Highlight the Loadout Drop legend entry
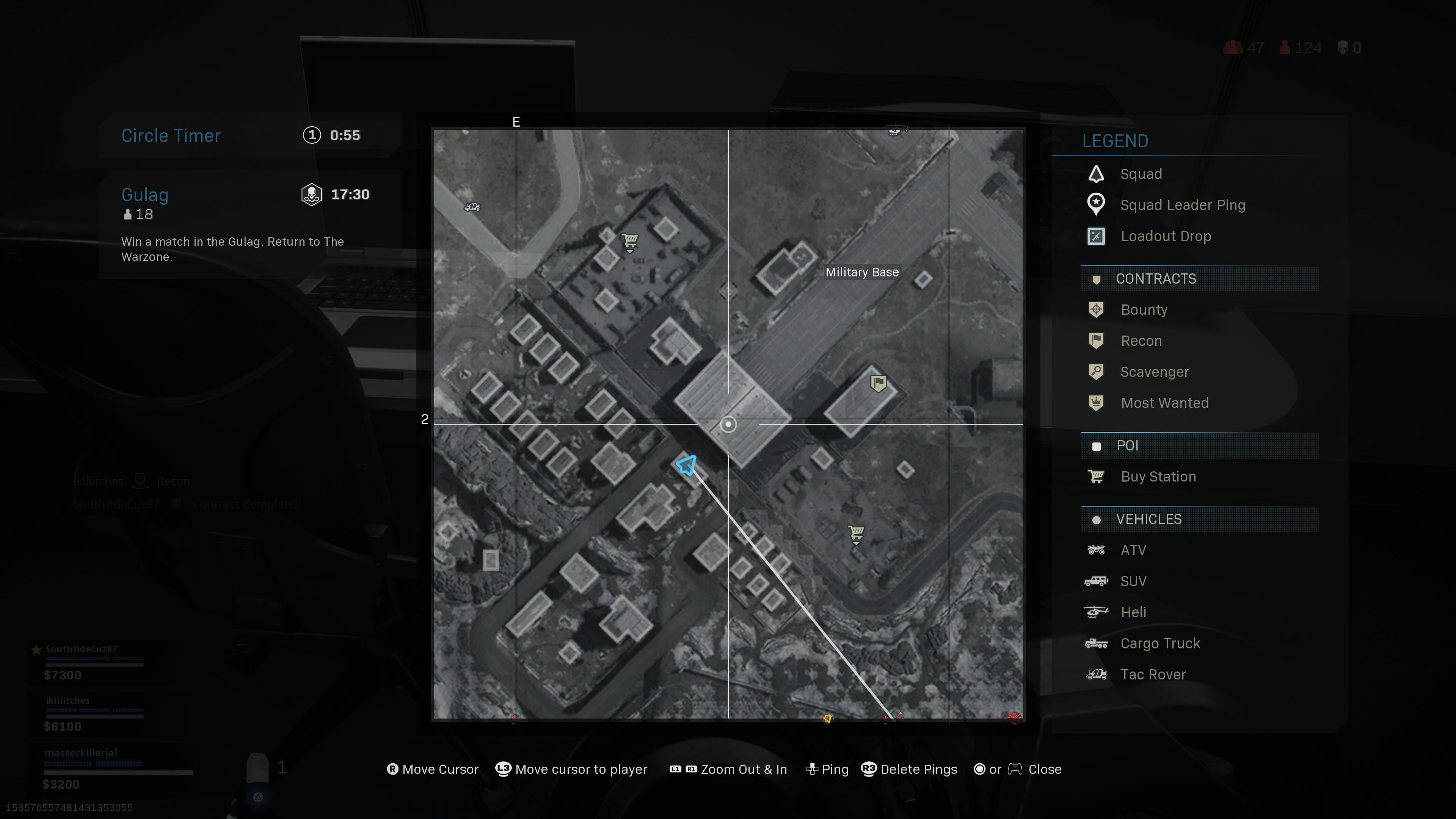The image size is (1456, 819). [1166, 236]
